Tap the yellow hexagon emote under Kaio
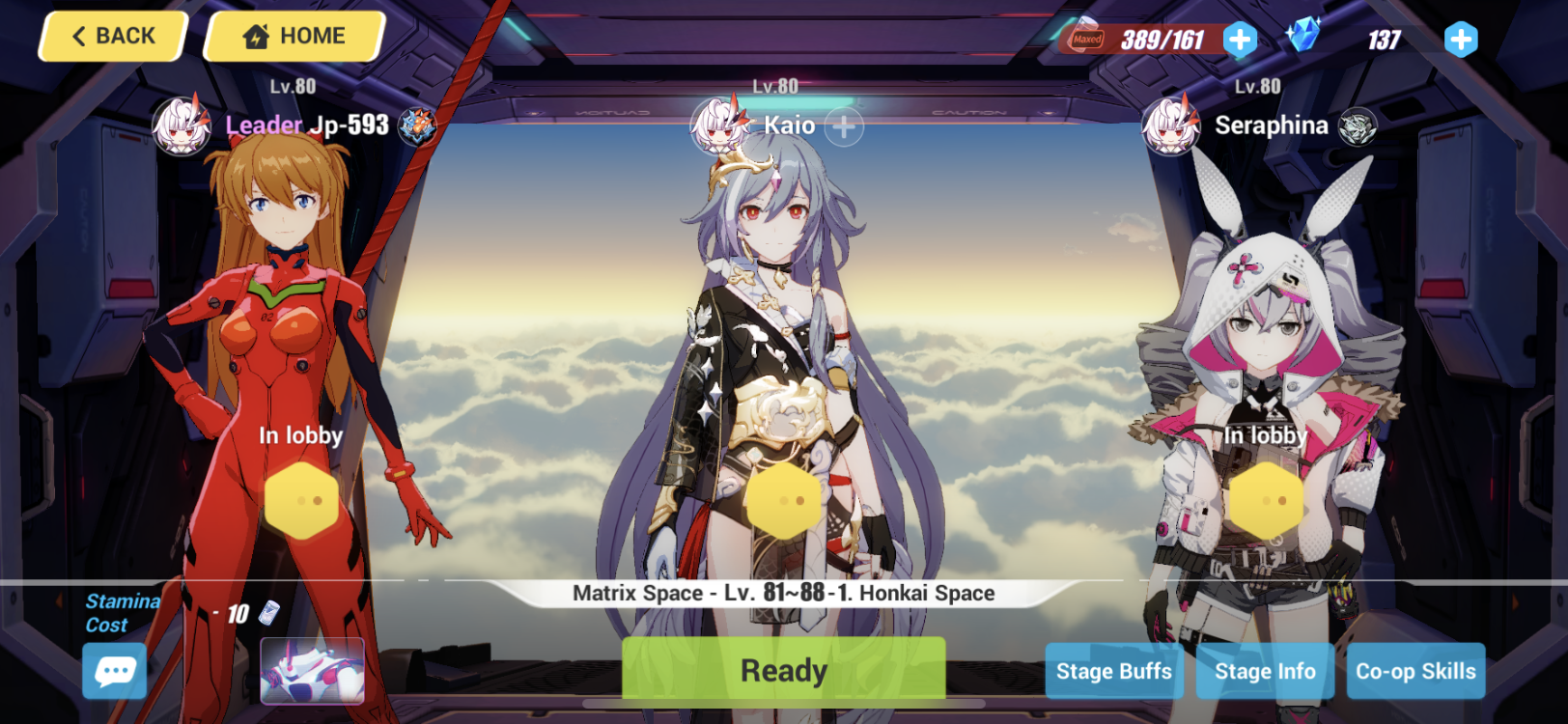Screen dimensions: 1568x724 click(784, 498)
